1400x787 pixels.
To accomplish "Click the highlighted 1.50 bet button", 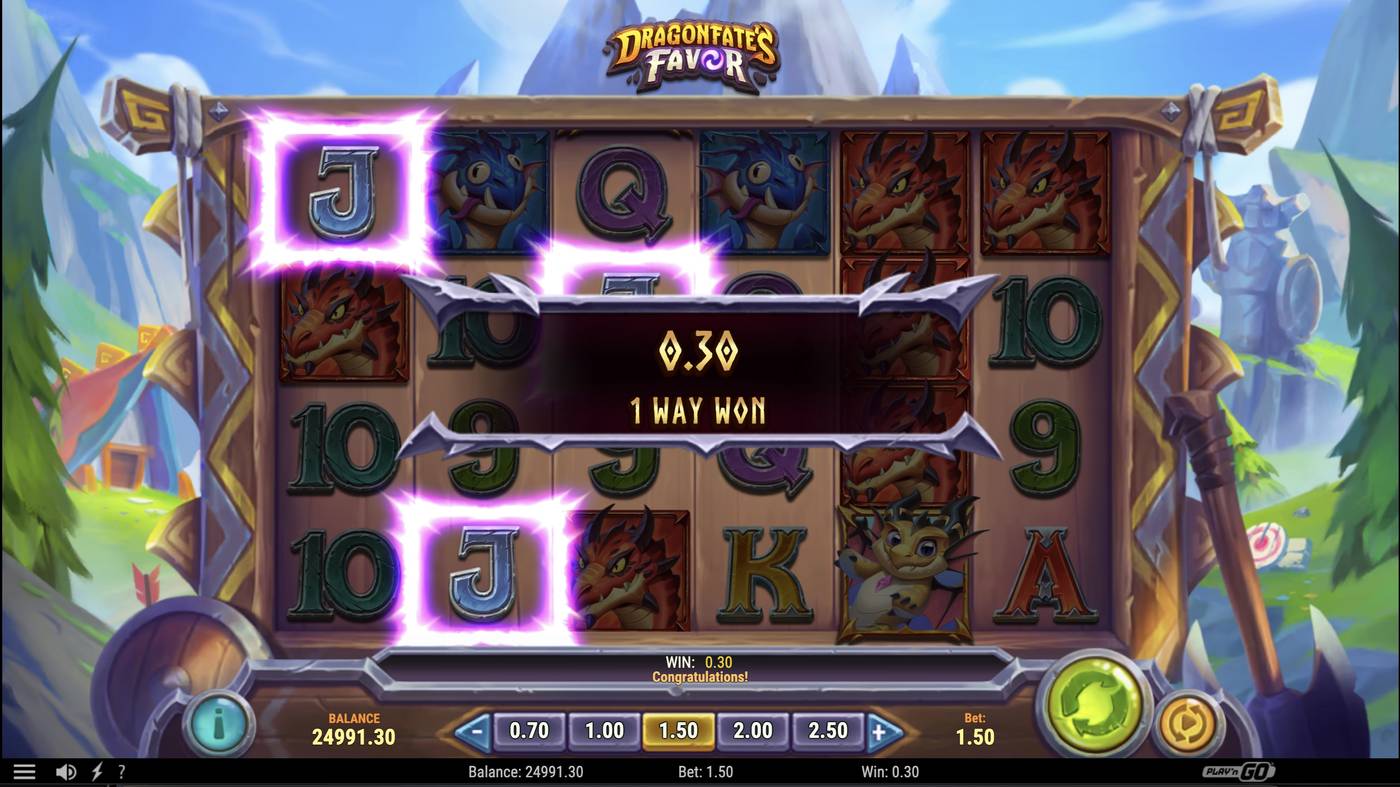I will coord(678,731).
